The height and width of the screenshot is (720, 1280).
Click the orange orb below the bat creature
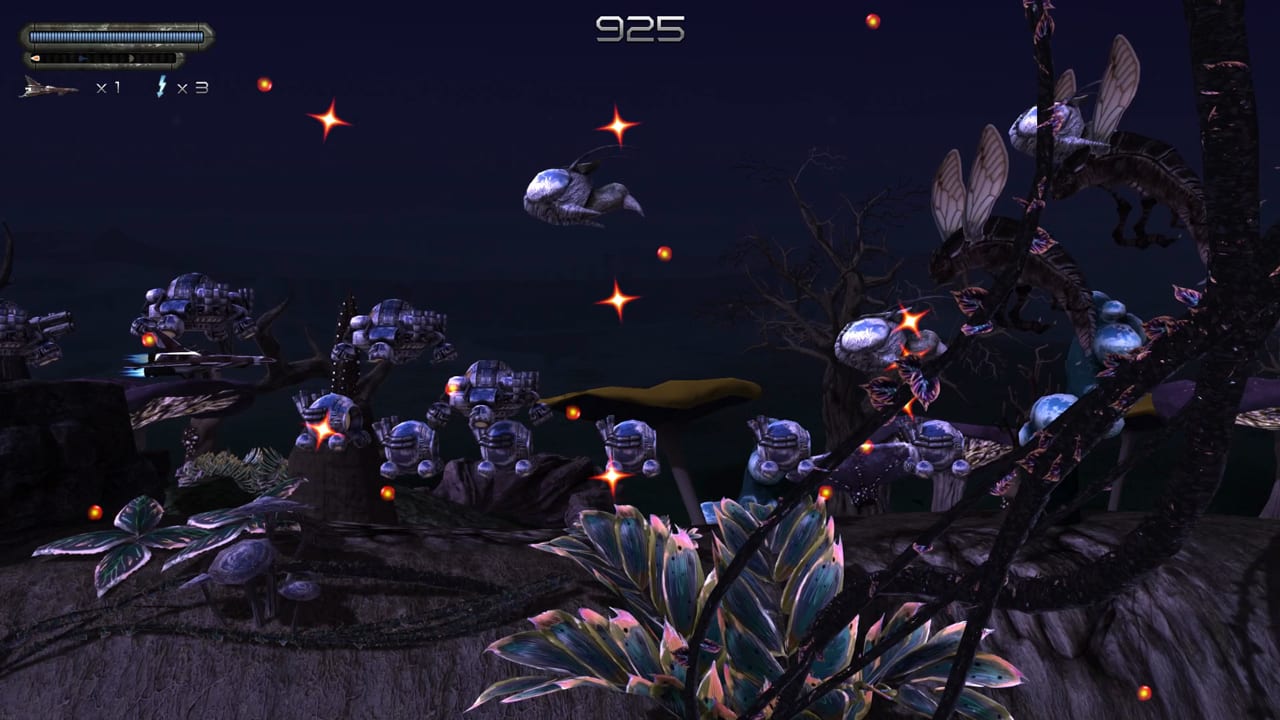click(x=663, y=253)
